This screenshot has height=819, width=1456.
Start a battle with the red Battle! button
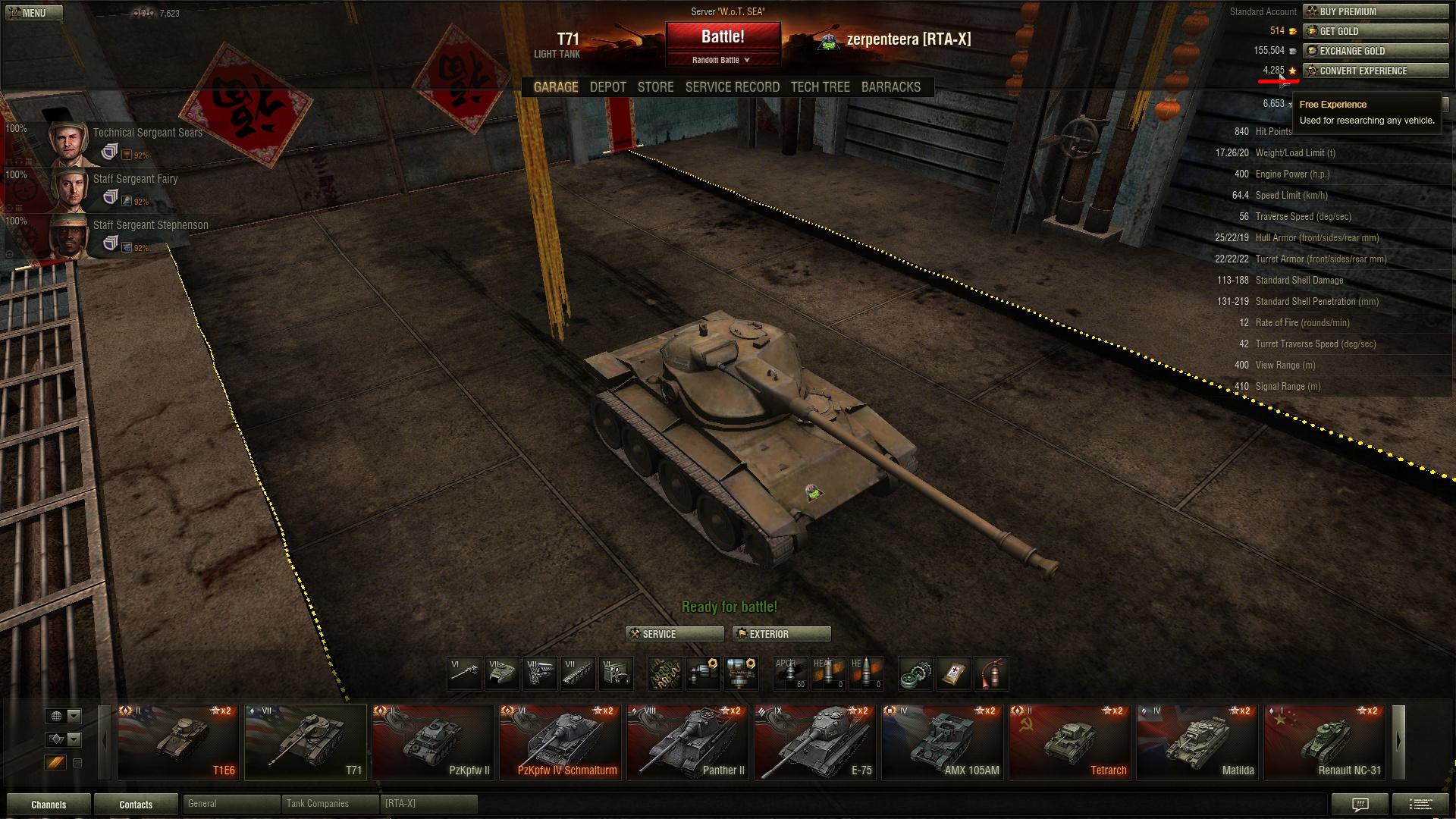pyautogui.click(x=723, y=37)
